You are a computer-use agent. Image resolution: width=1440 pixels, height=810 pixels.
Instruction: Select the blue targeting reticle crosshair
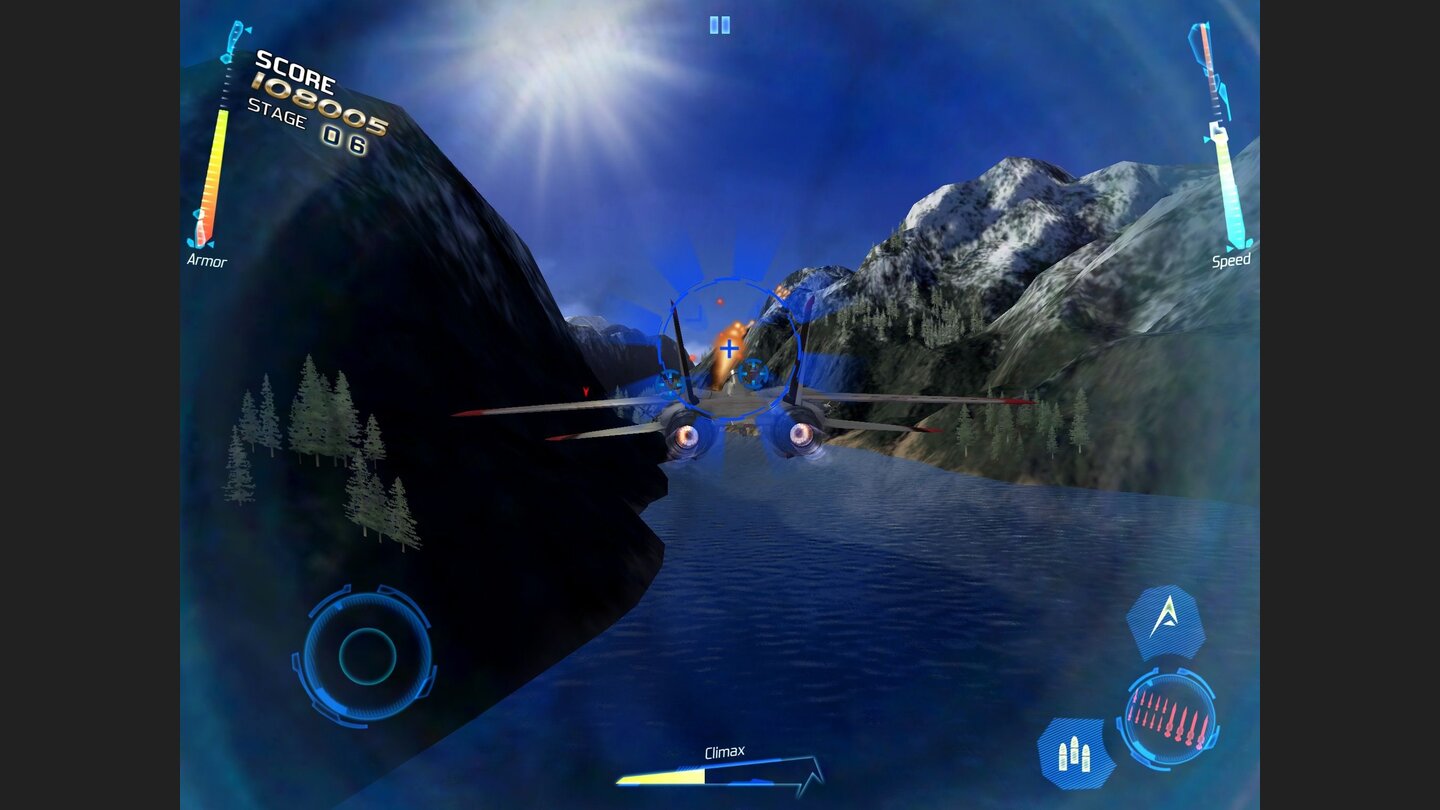click(729, 350)
